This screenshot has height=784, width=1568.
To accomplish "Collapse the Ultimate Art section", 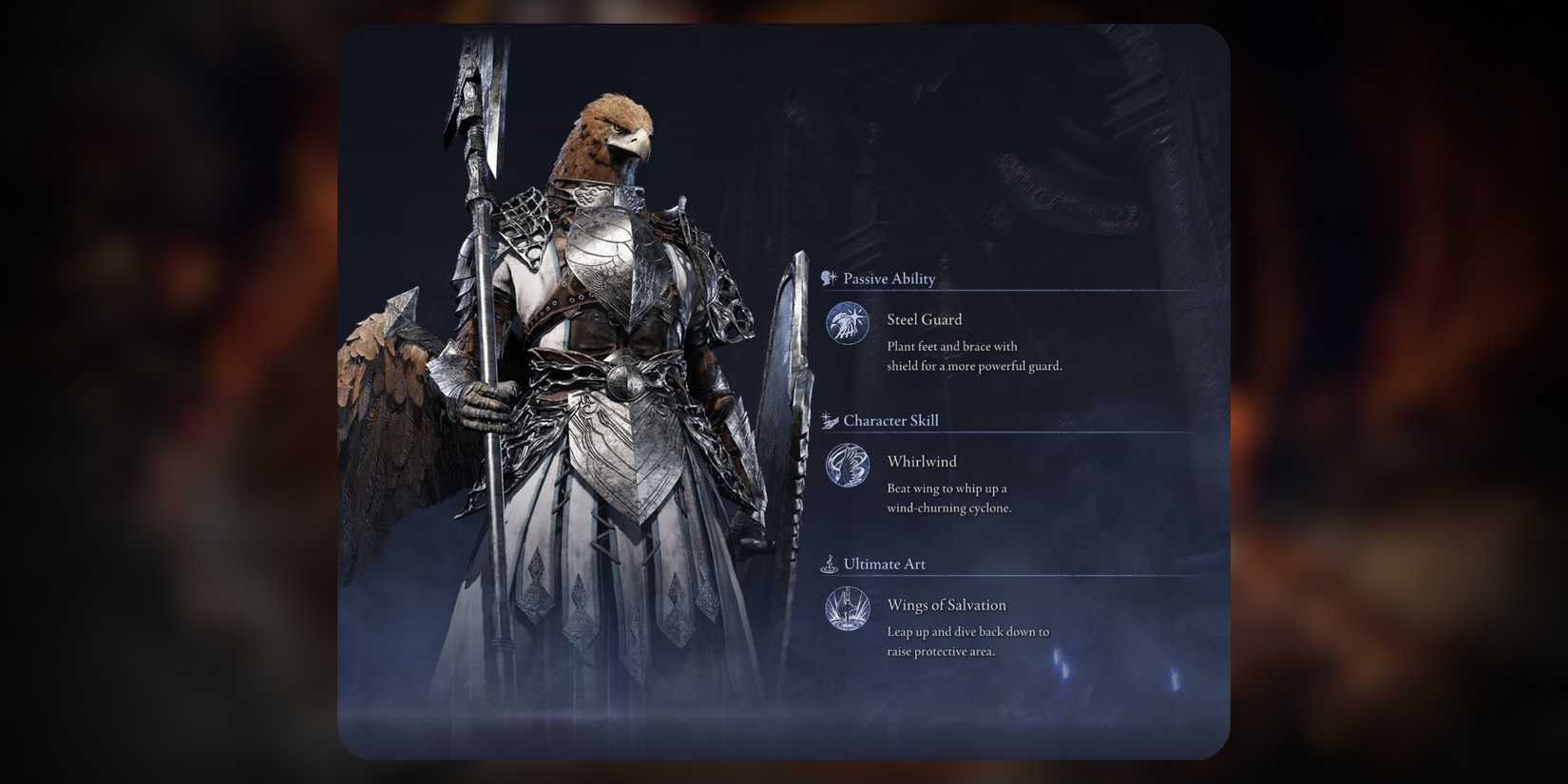I will tap(884, 563).
